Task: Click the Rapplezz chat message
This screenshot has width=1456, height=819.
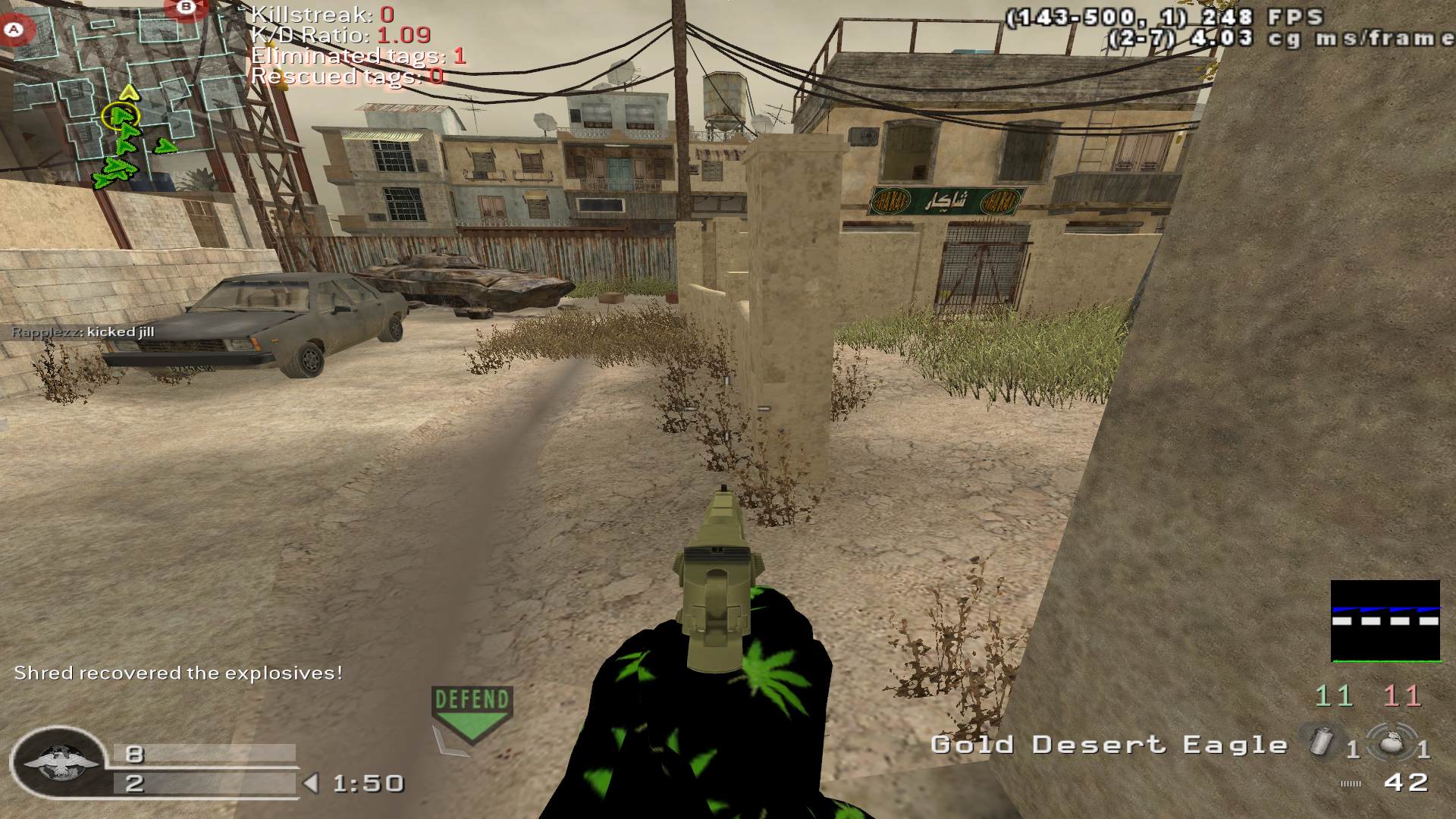Action: click(x=83, y=332)
